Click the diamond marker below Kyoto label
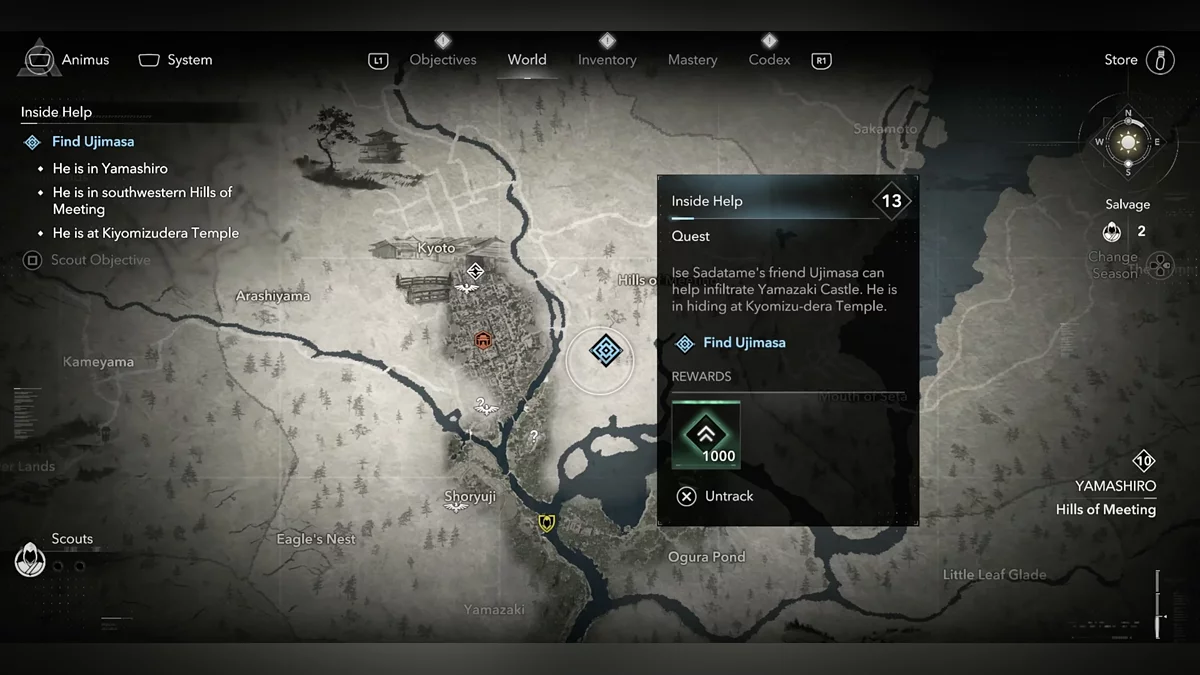The height and width of the screenshot is (675, 1200). tap(475, 270)
